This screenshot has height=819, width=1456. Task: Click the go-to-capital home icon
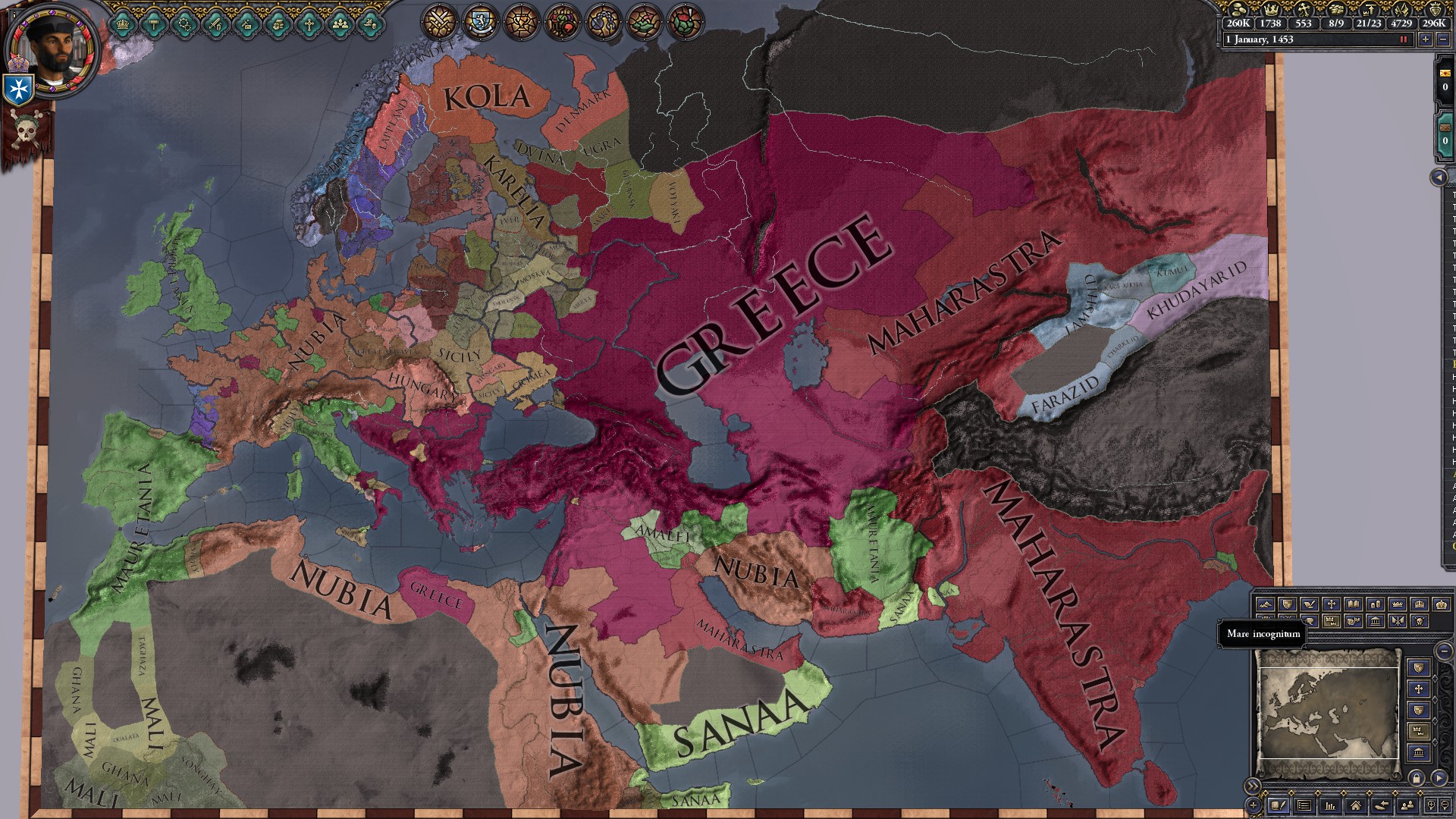pos(1356,805)
